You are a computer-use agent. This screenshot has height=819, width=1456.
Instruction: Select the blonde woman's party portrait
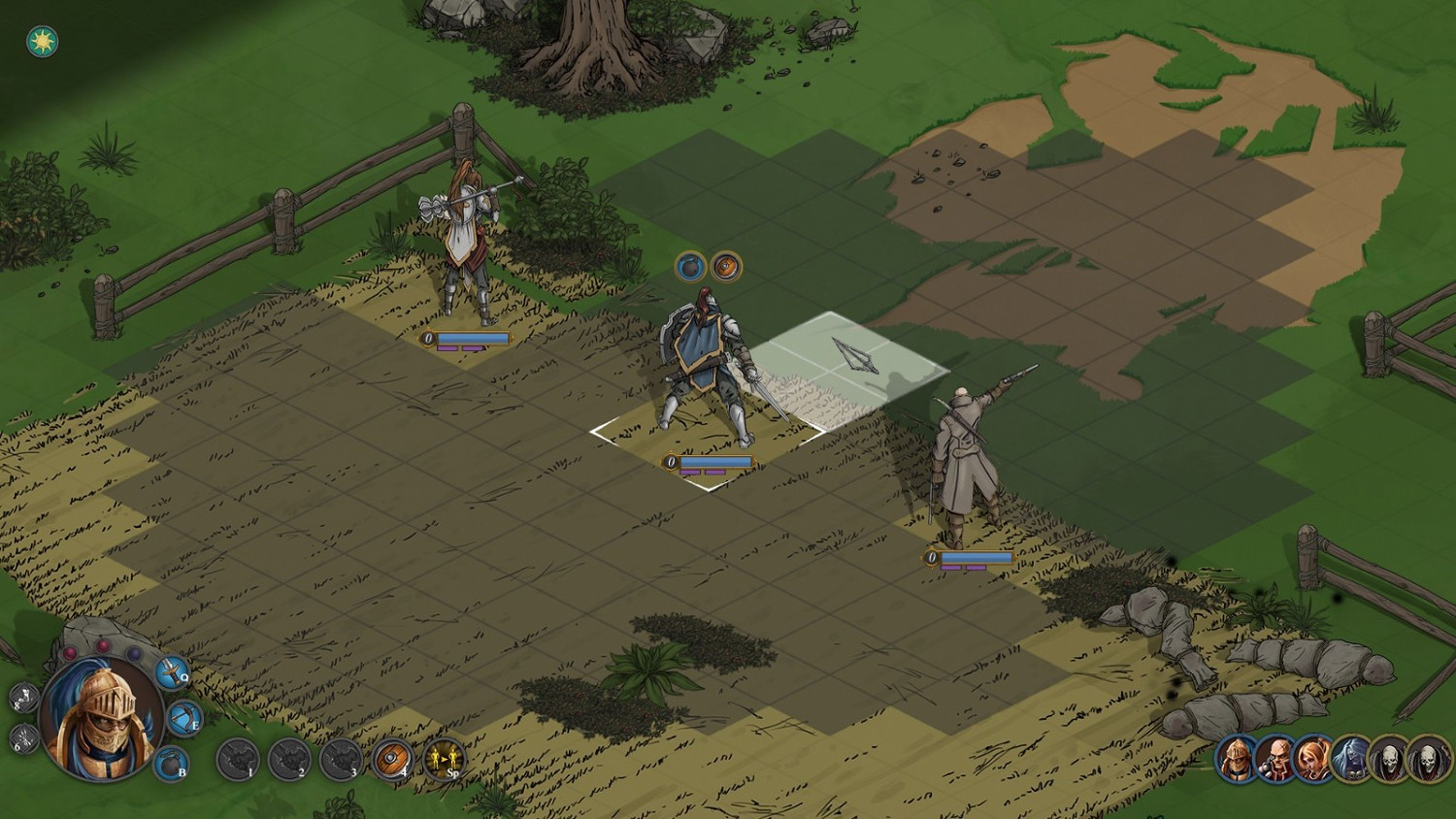1311,759
